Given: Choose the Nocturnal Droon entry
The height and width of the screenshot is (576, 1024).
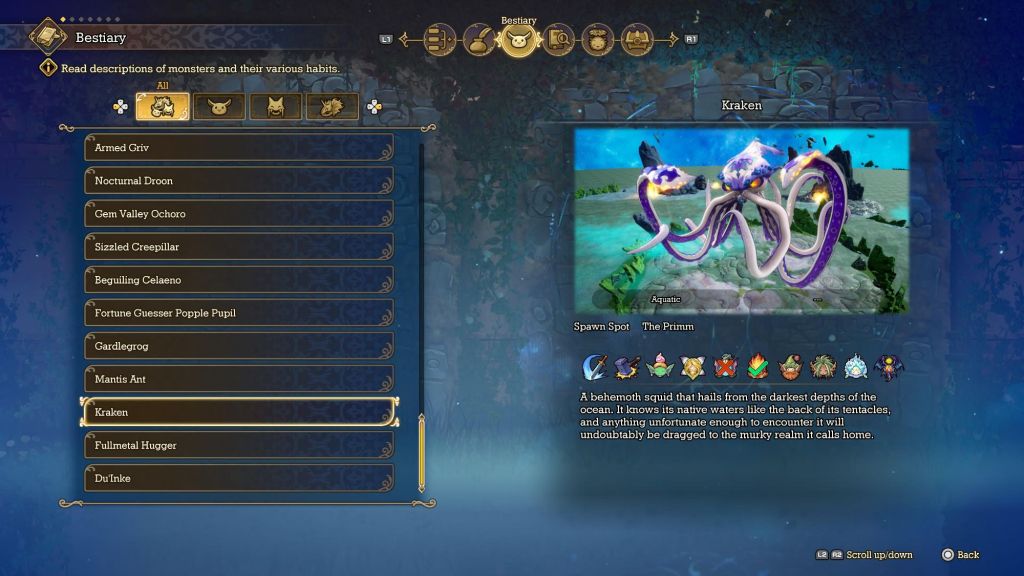Looking at the screenshot, I should 238,181.
